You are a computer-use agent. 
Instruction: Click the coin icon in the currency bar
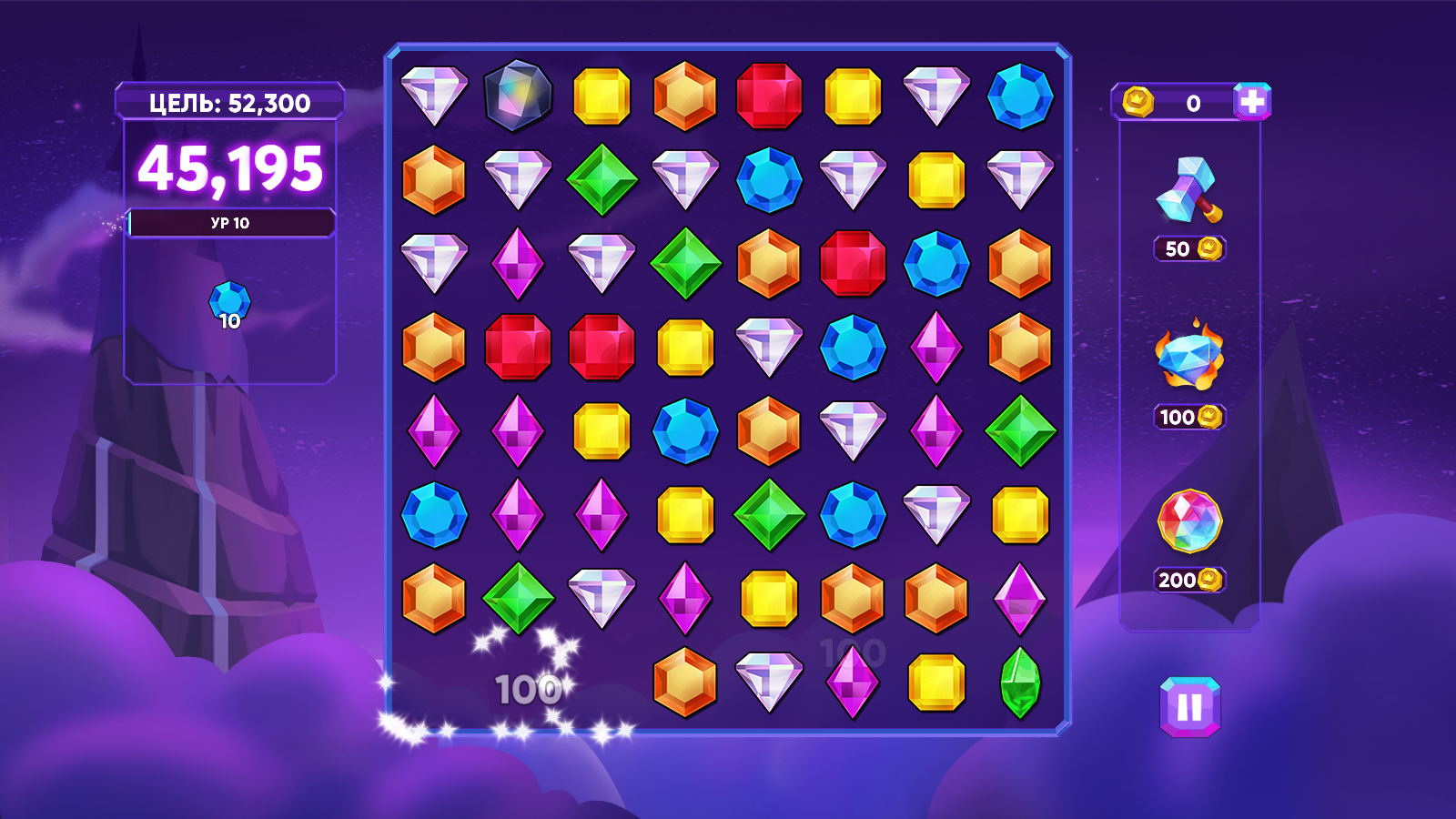[1140, 103]
